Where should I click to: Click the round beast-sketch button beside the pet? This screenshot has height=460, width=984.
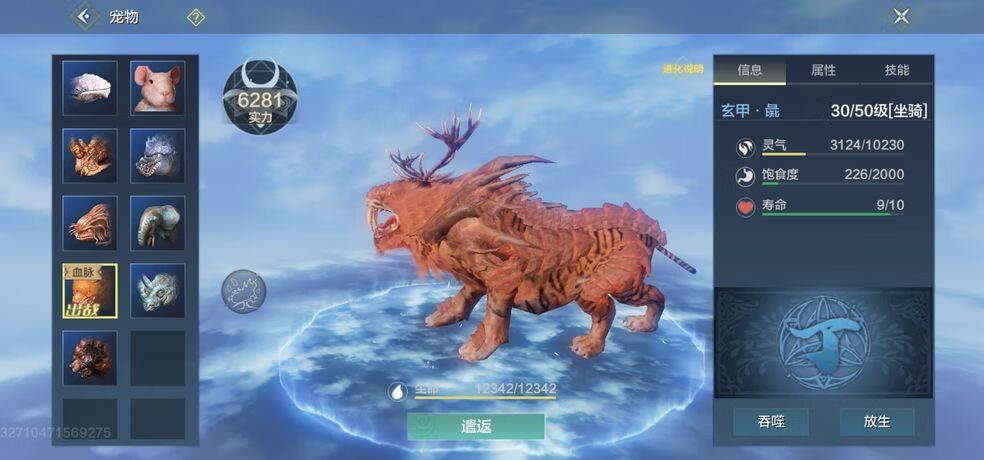(x=243, y=292)
